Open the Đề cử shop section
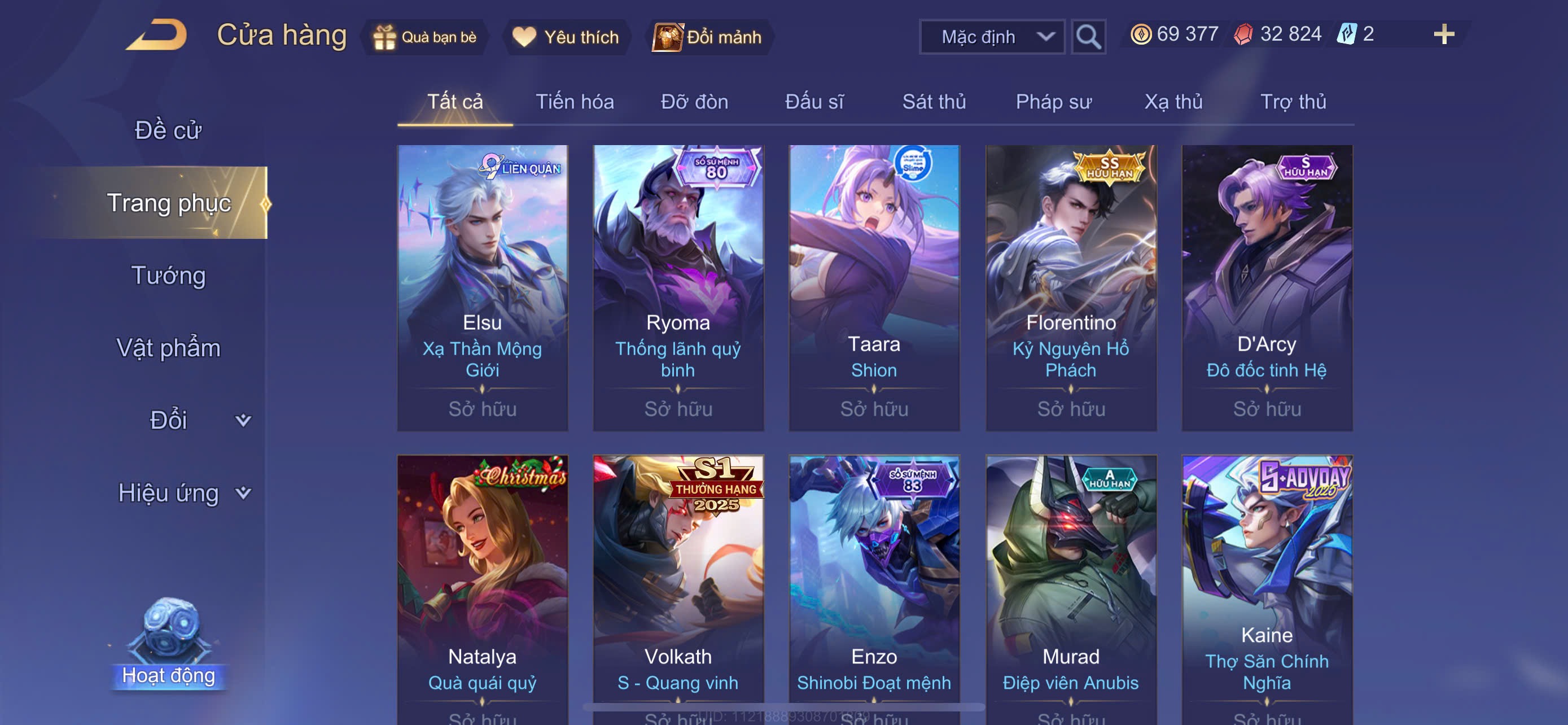 tap(168, 130)
